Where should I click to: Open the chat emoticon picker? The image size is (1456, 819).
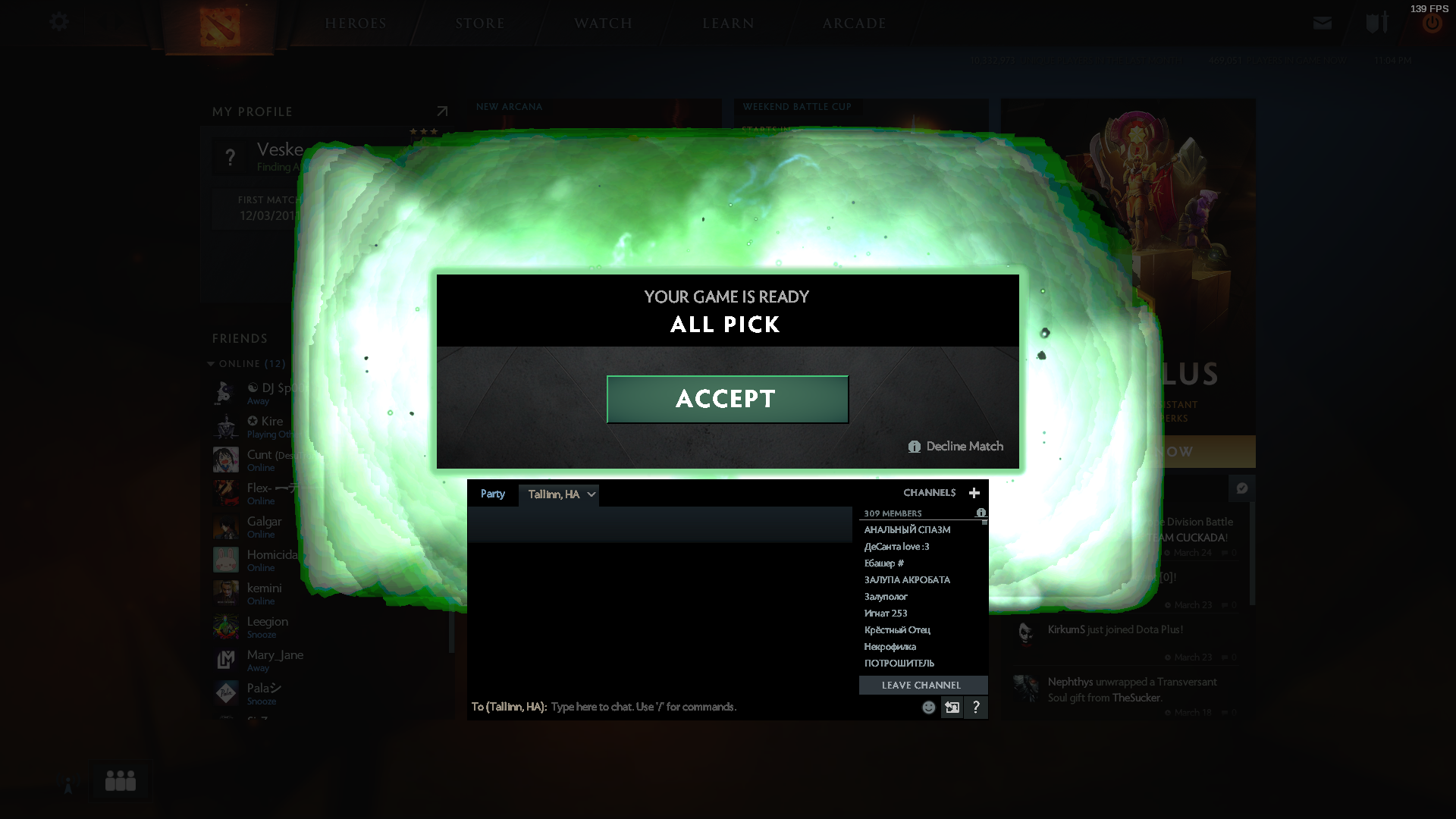(928, 708)
